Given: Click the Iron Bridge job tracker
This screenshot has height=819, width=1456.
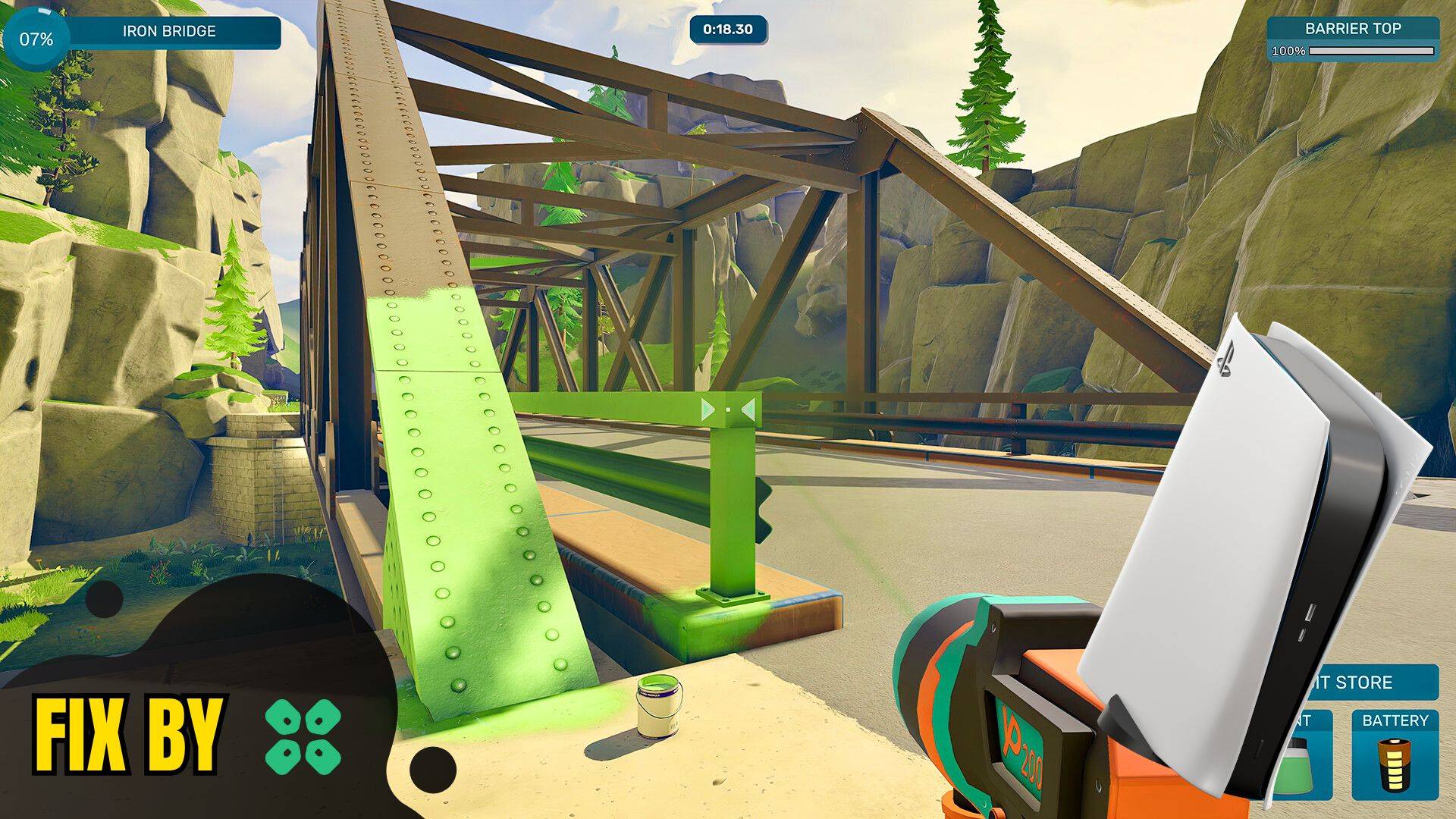Looking at the screenshot, I should tap(168, 32).
